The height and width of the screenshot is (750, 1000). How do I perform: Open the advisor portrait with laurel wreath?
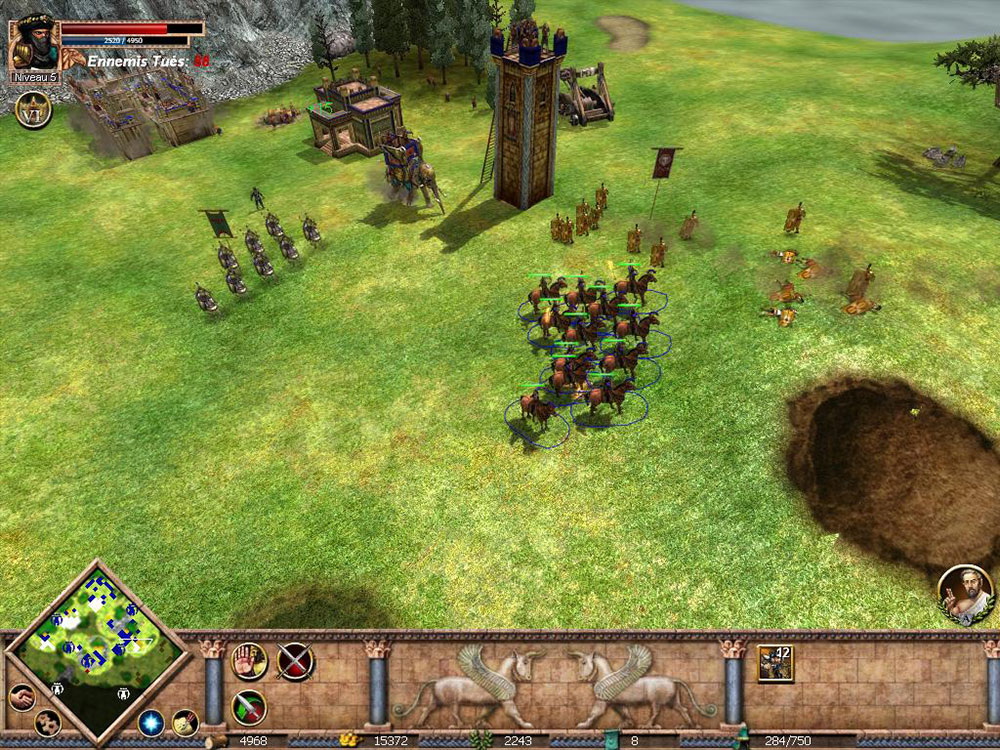965,592
